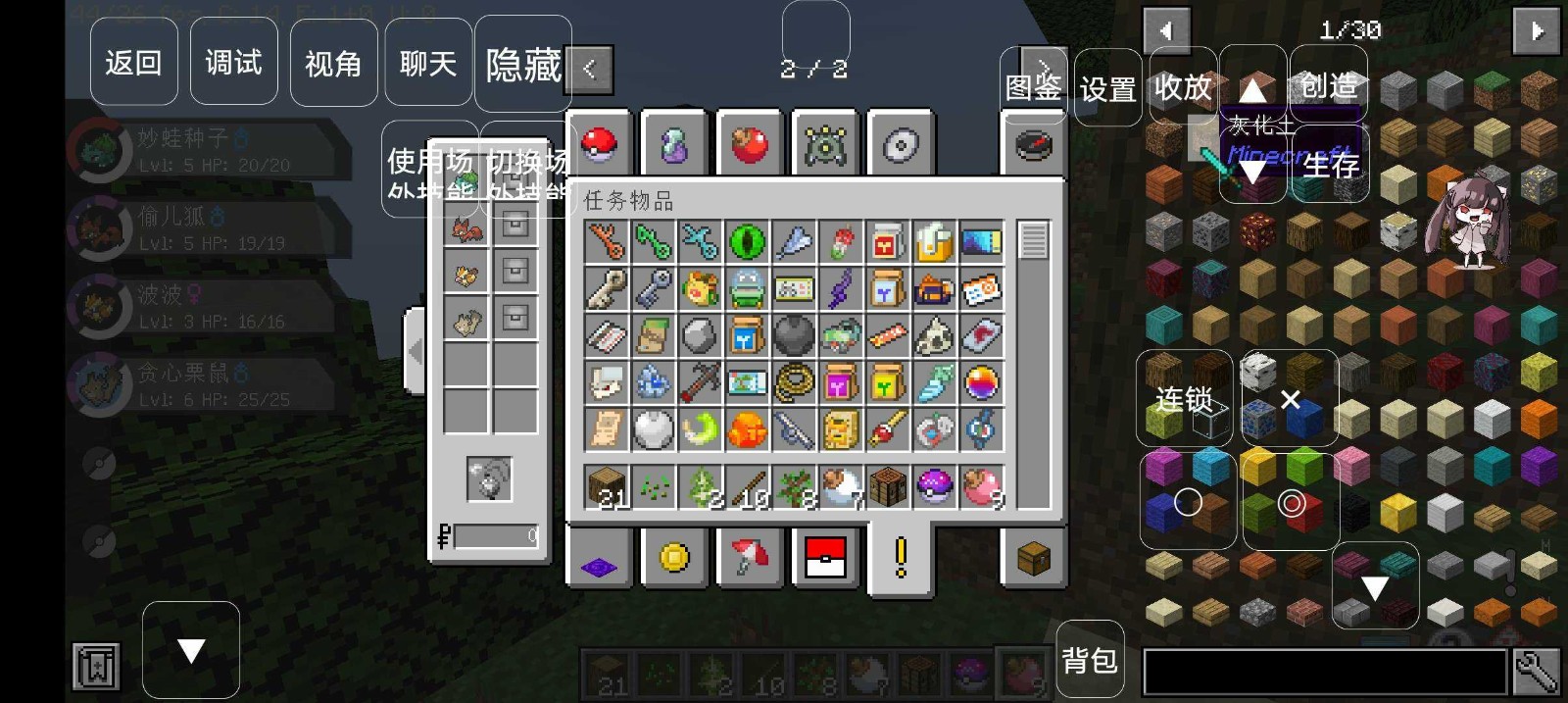Click the creative search text field
This screenshot has height=703, width=1568.
click(1325, 672)
